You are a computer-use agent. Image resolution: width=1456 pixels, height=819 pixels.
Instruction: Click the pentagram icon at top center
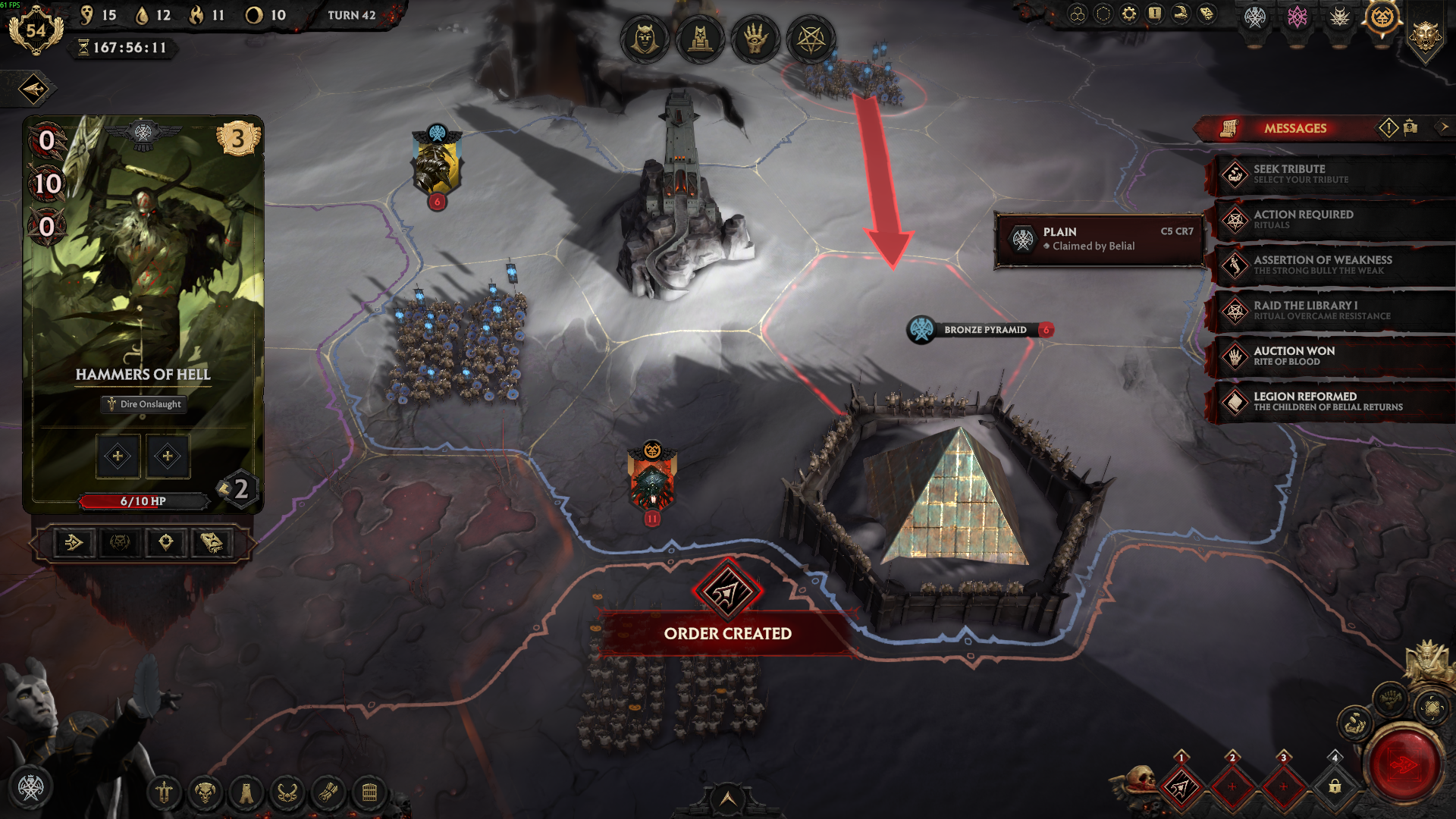(811, 38)
